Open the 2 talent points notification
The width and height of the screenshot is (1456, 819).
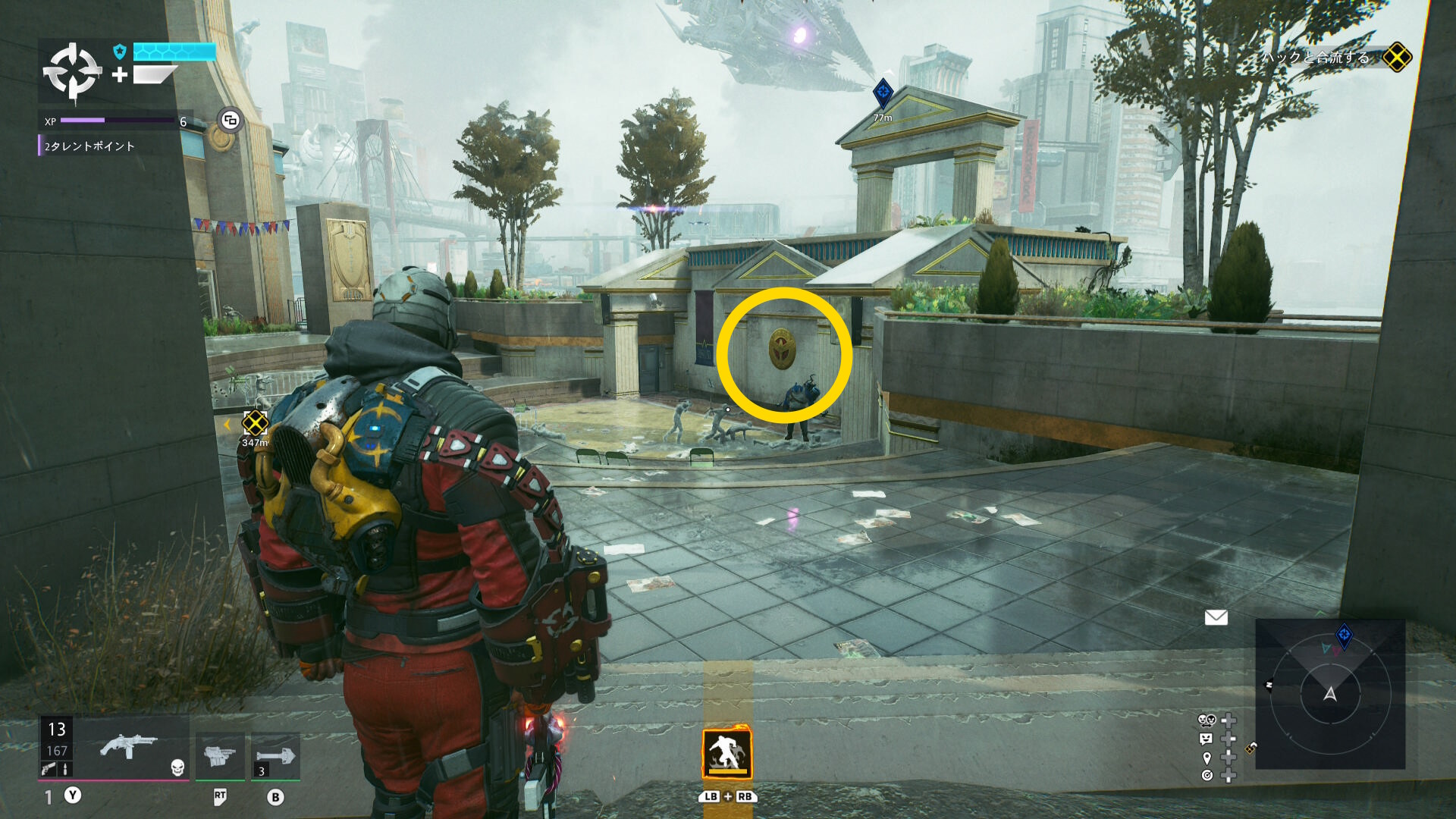click(x=89, y=146)
